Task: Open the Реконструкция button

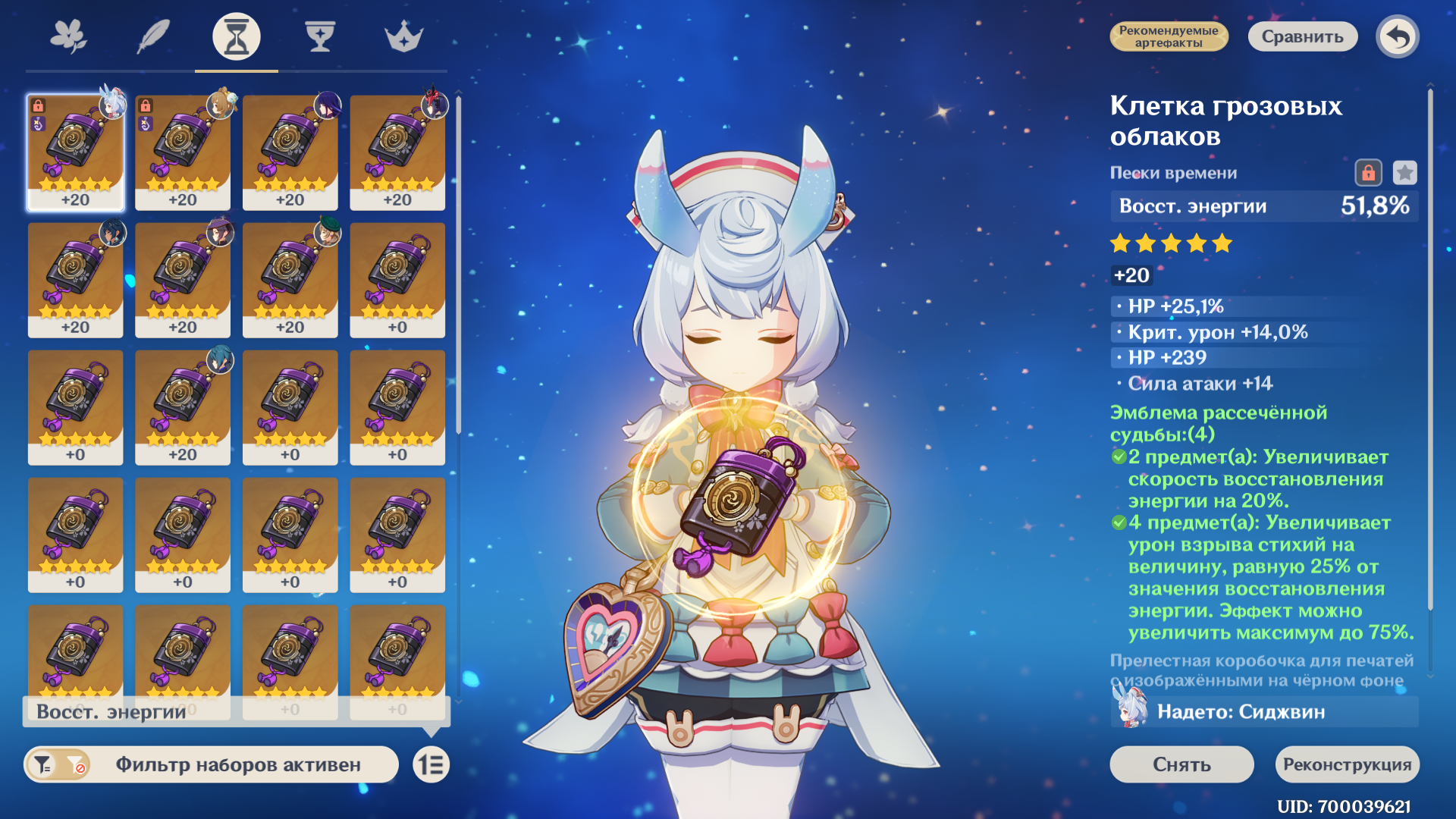Action: (x=1347, y=764)
